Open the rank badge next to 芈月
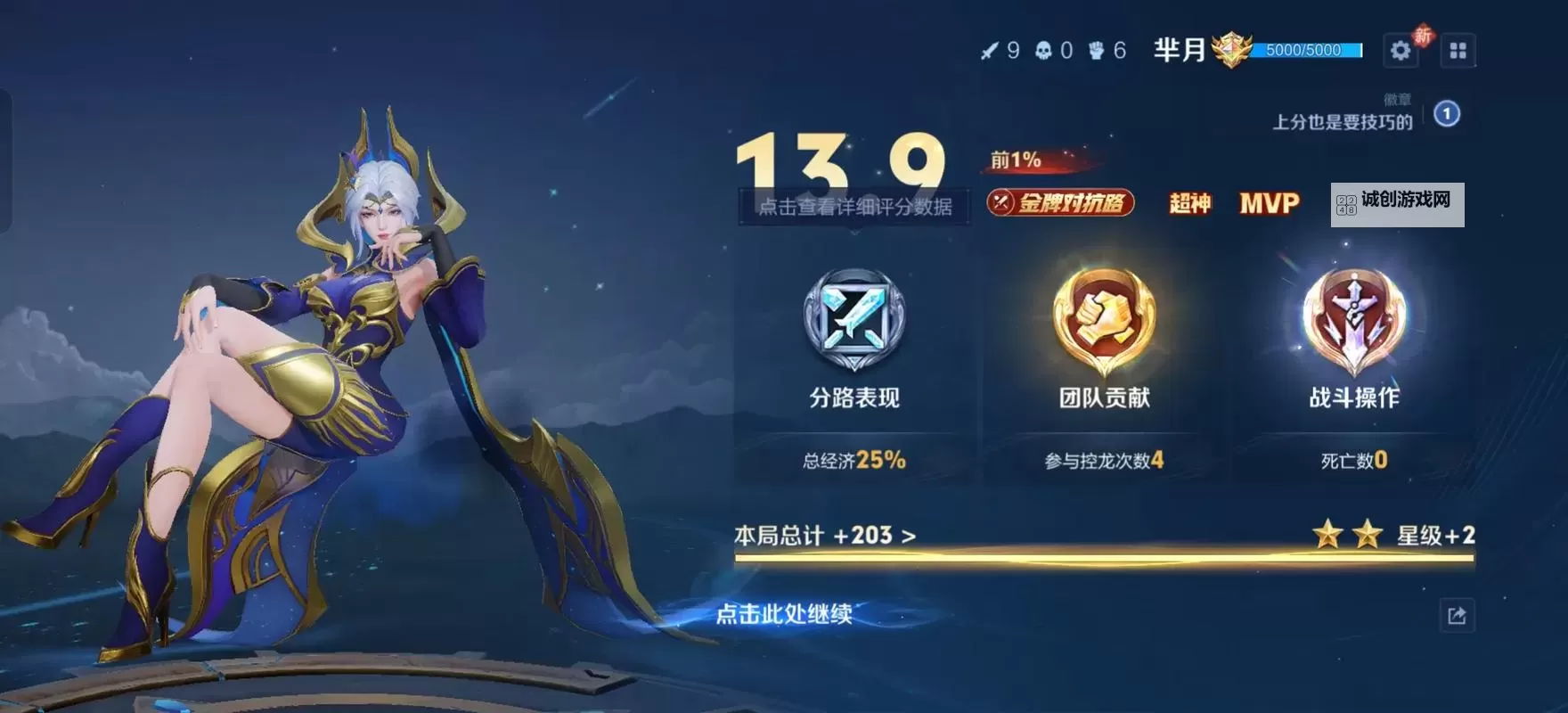This screenshot has height=713, width=1568. click(x=1234, y=50)
